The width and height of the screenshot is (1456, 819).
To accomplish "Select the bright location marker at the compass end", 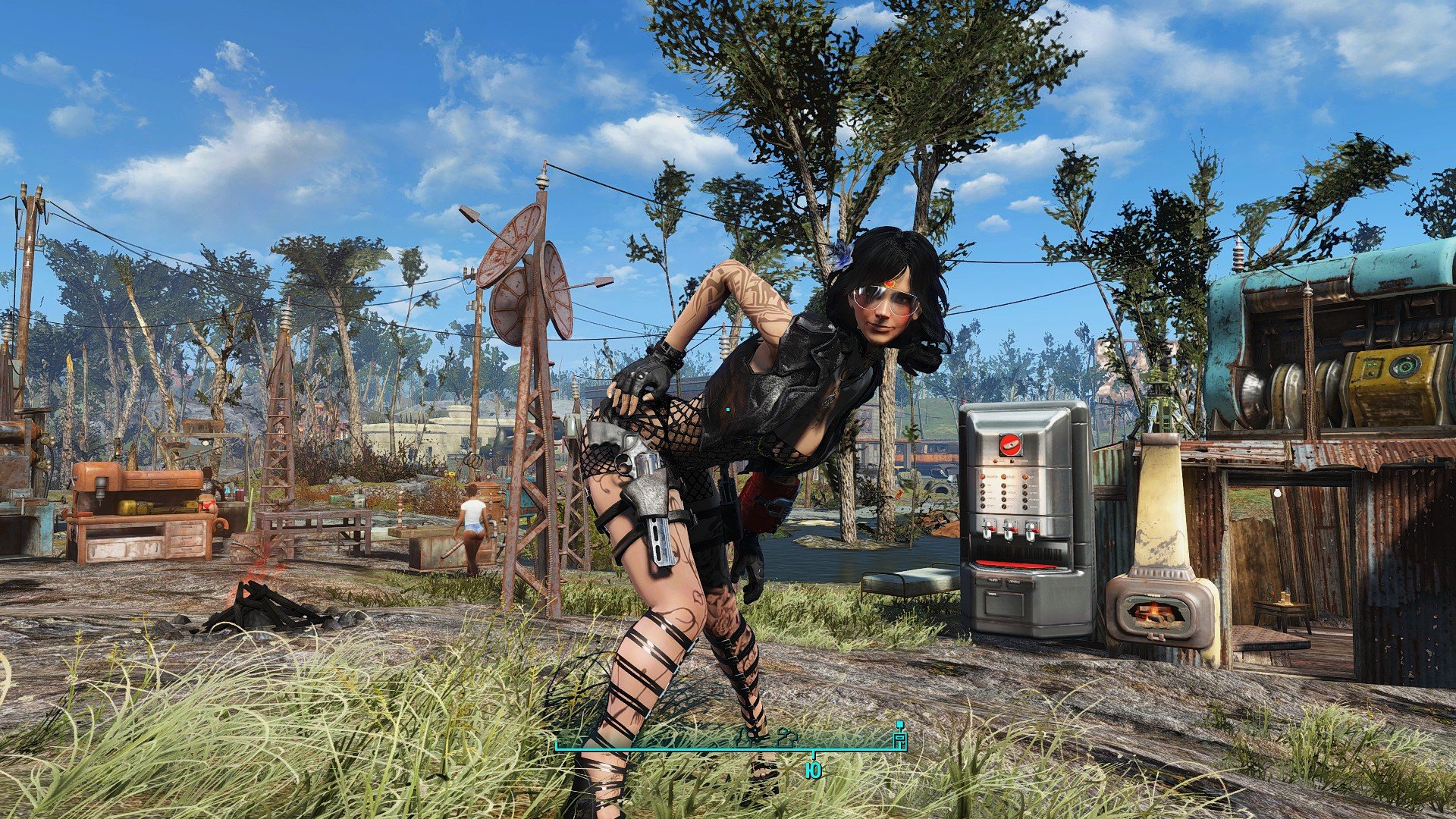I will click(900, 737).
